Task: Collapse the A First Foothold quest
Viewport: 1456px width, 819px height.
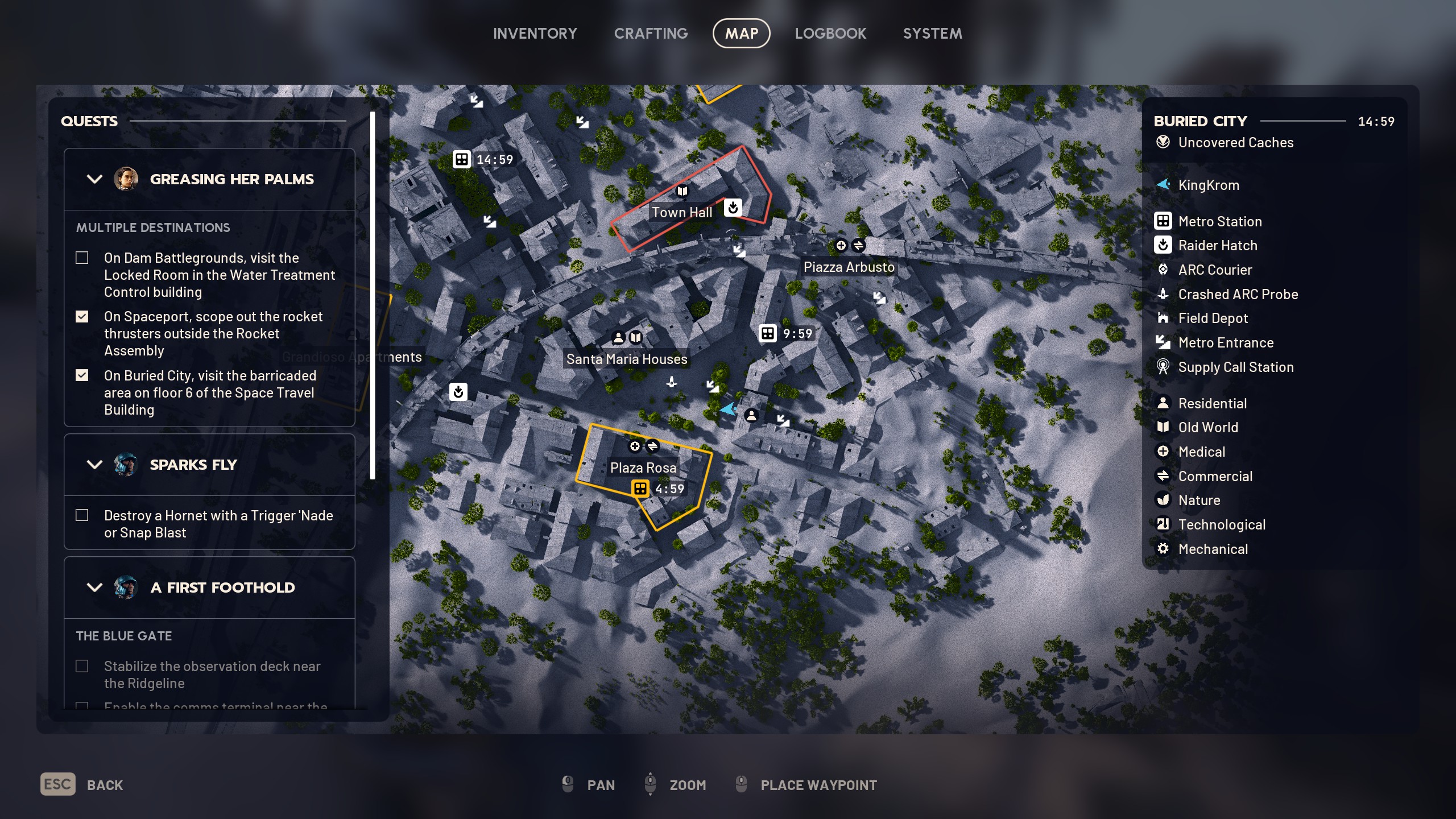Action: 94,588
